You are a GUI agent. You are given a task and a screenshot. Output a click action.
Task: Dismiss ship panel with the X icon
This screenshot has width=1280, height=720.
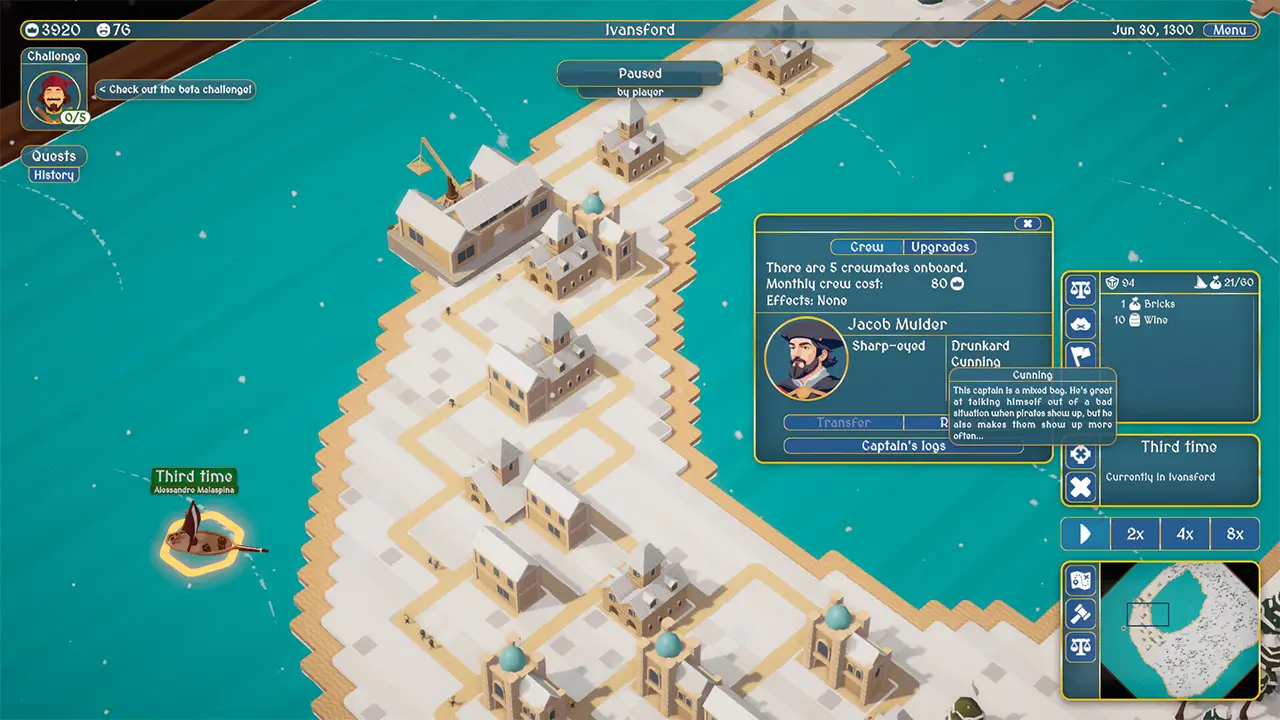(x=1080, y=488)
